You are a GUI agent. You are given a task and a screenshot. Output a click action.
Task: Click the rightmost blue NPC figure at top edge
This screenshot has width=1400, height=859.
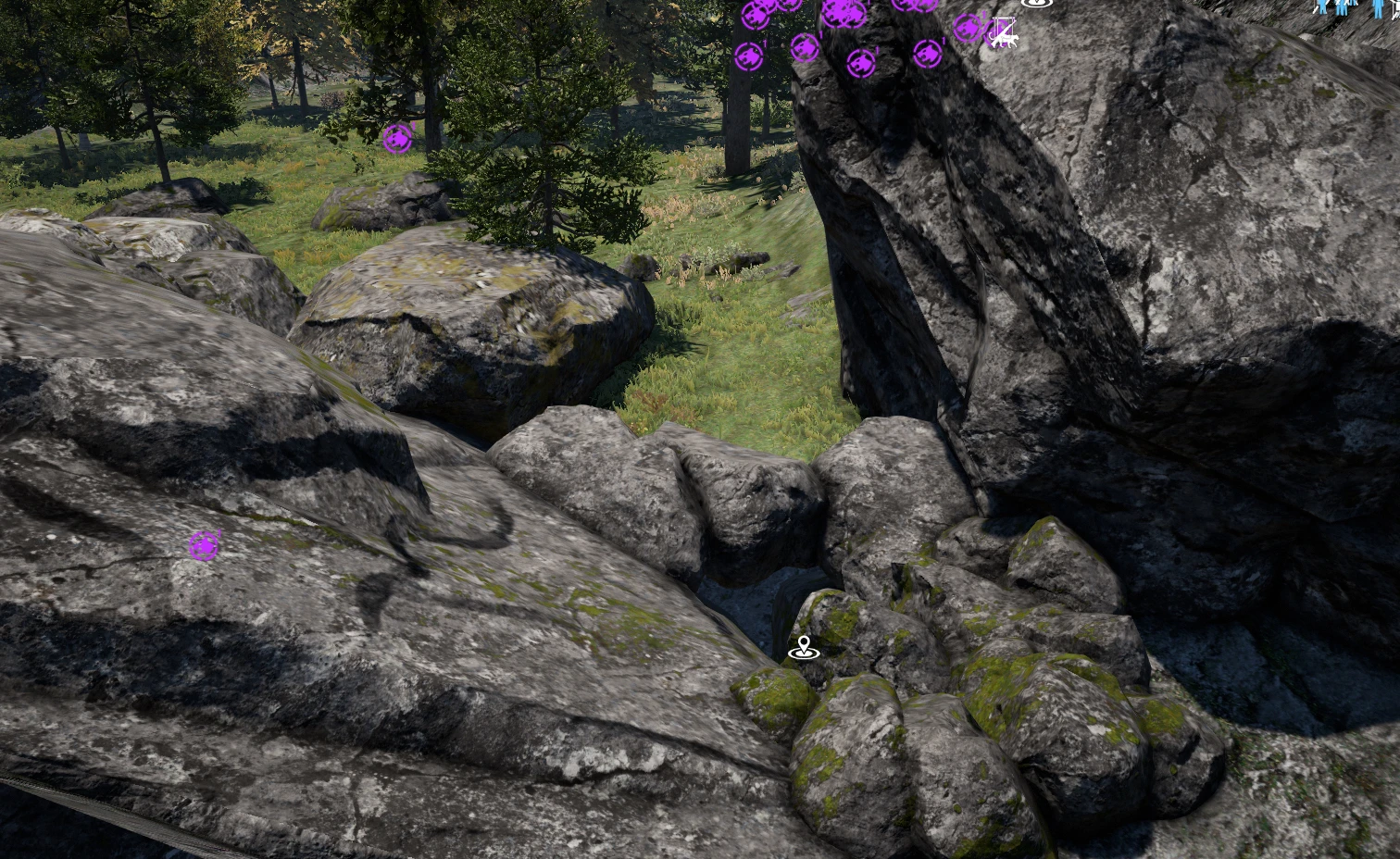click(1377, 9)
